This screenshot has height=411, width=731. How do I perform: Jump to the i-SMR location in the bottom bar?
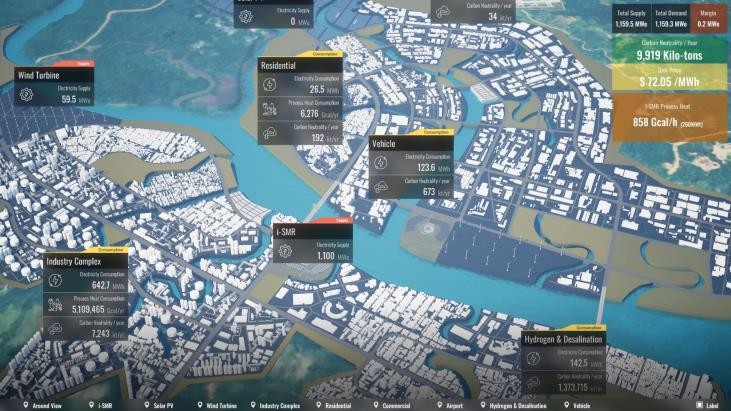103,406
